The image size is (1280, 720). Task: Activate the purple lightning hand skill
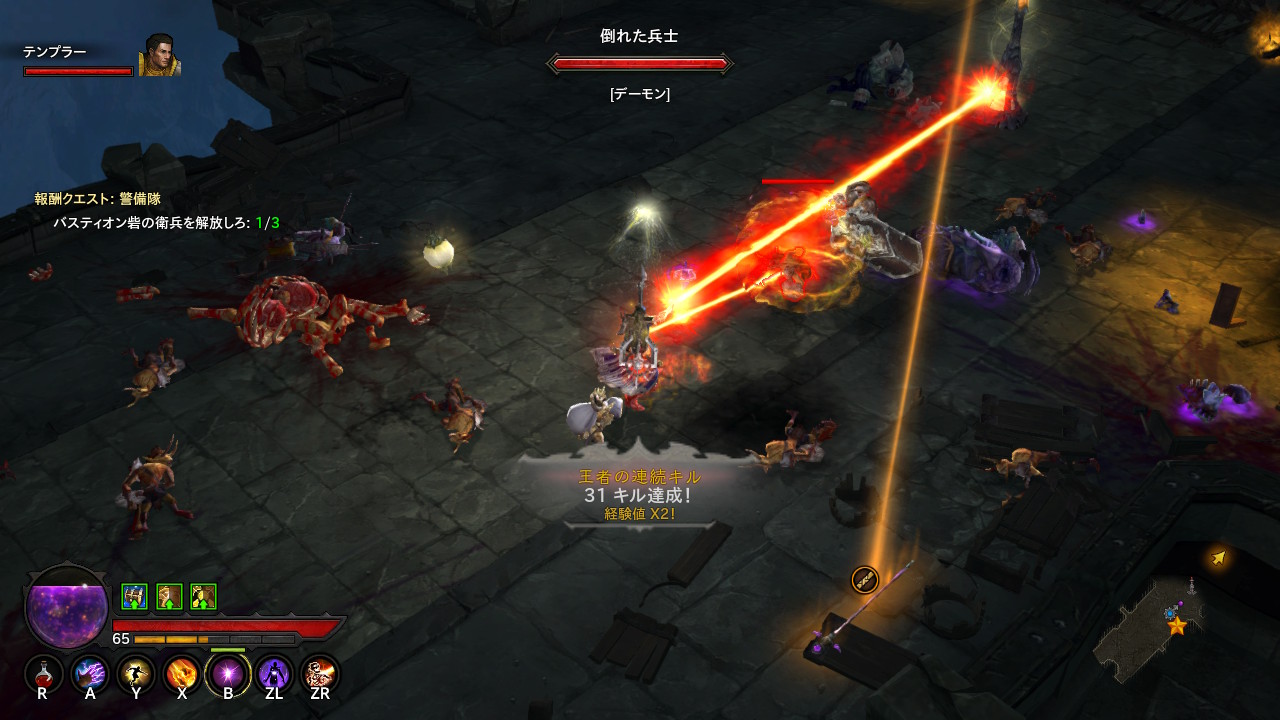pyautogui.click(x=90, y=673)
